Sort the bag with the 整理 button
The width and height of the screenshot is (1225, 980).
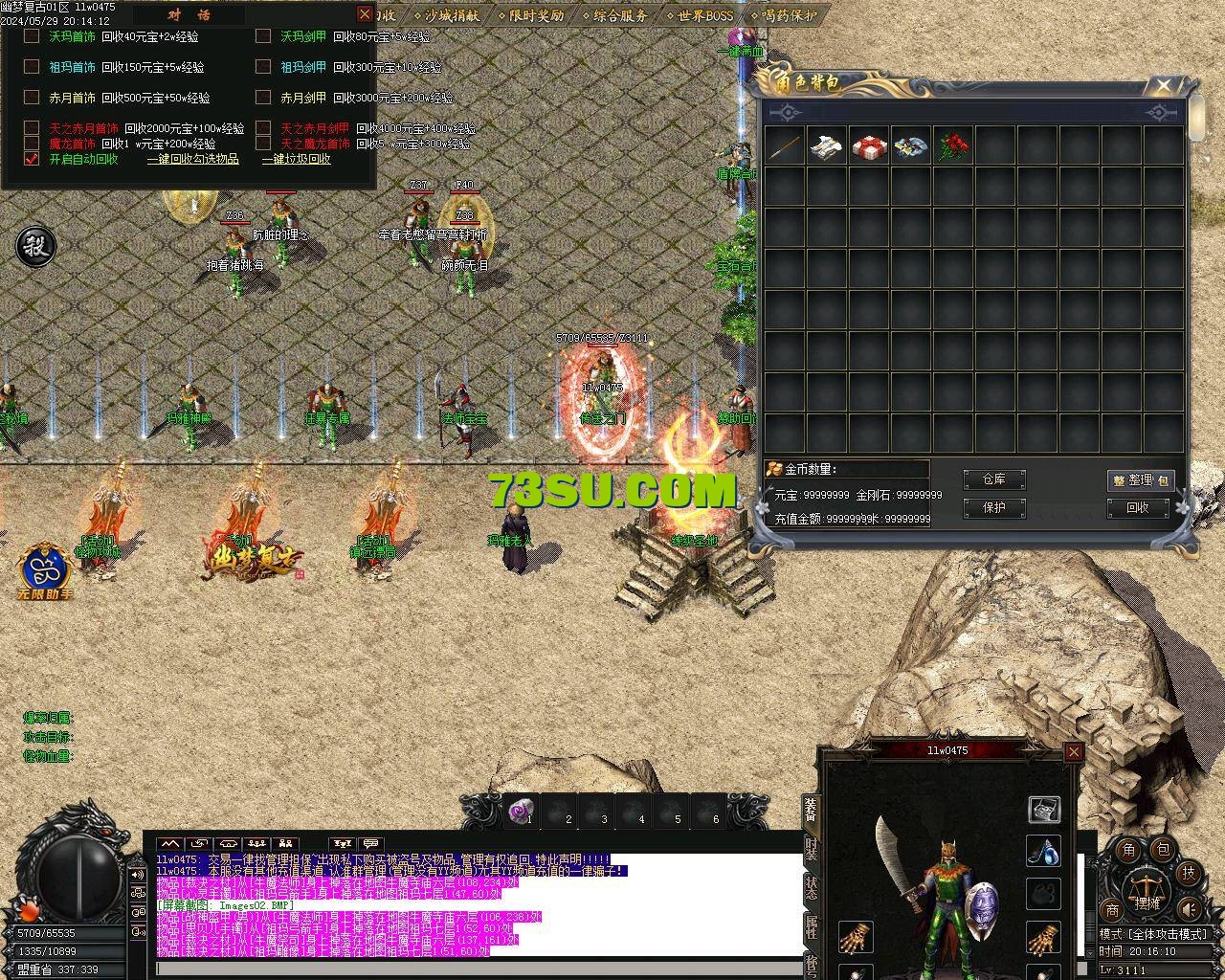(1140, 479)
